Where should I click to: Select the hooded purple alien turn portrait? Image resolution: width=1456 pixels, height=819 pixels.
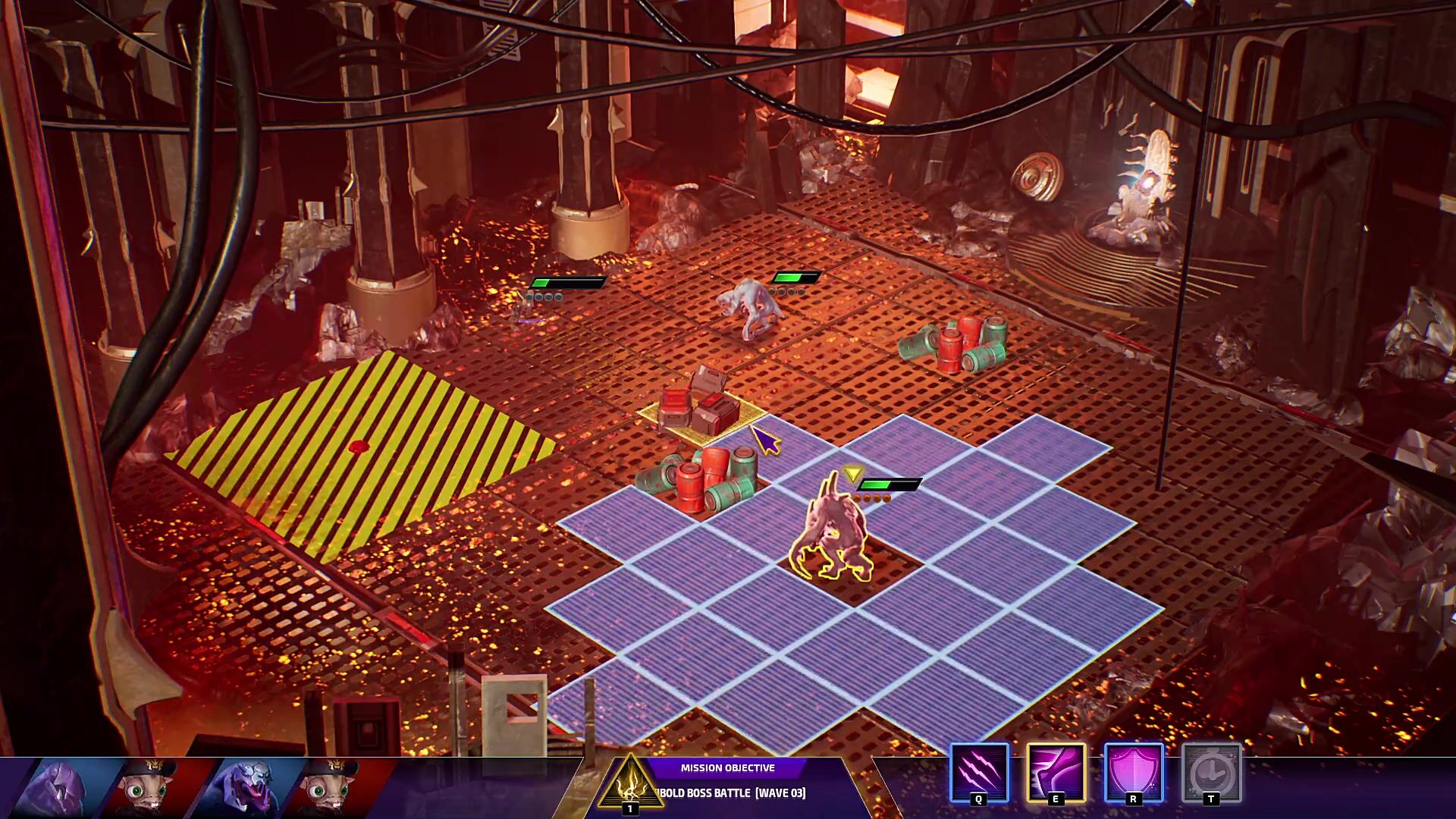click(x=61, y=789)
